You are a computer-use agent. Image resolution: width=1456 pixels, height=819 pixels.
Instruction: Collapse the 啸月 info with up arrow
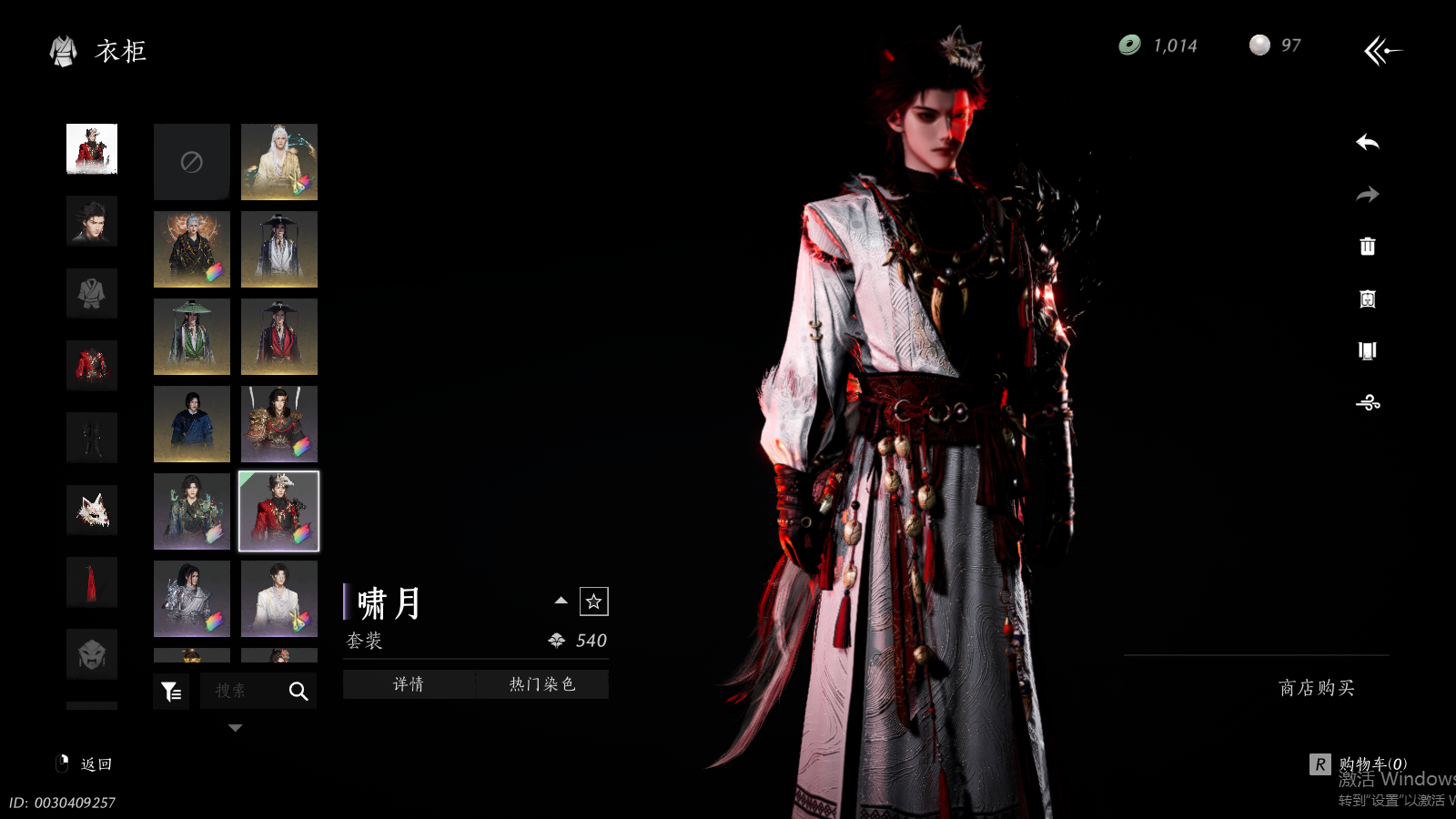click(561, 601)
